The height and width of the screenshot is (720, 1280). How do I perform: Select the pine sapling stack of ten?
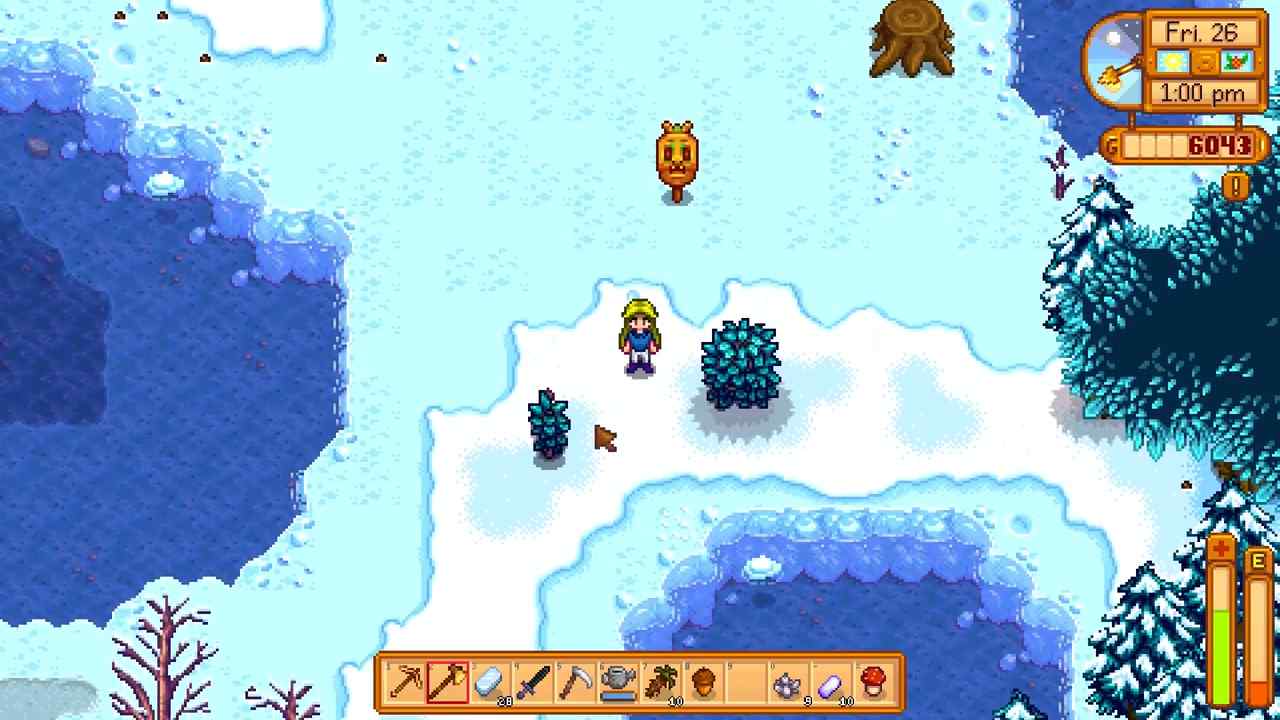[660, 683]
